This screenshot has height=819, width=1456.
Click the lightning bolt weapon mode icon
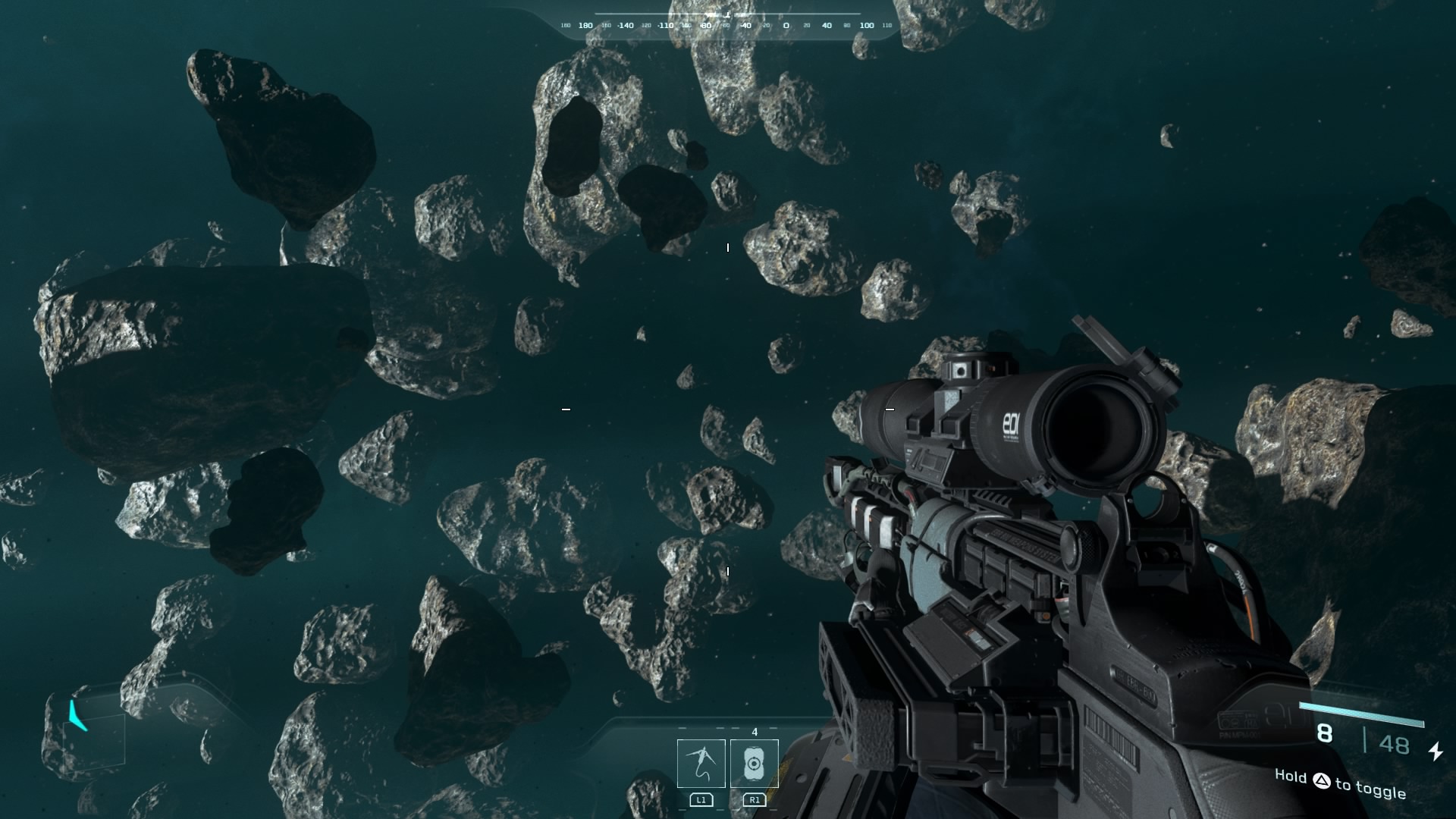click(1436, 751)
